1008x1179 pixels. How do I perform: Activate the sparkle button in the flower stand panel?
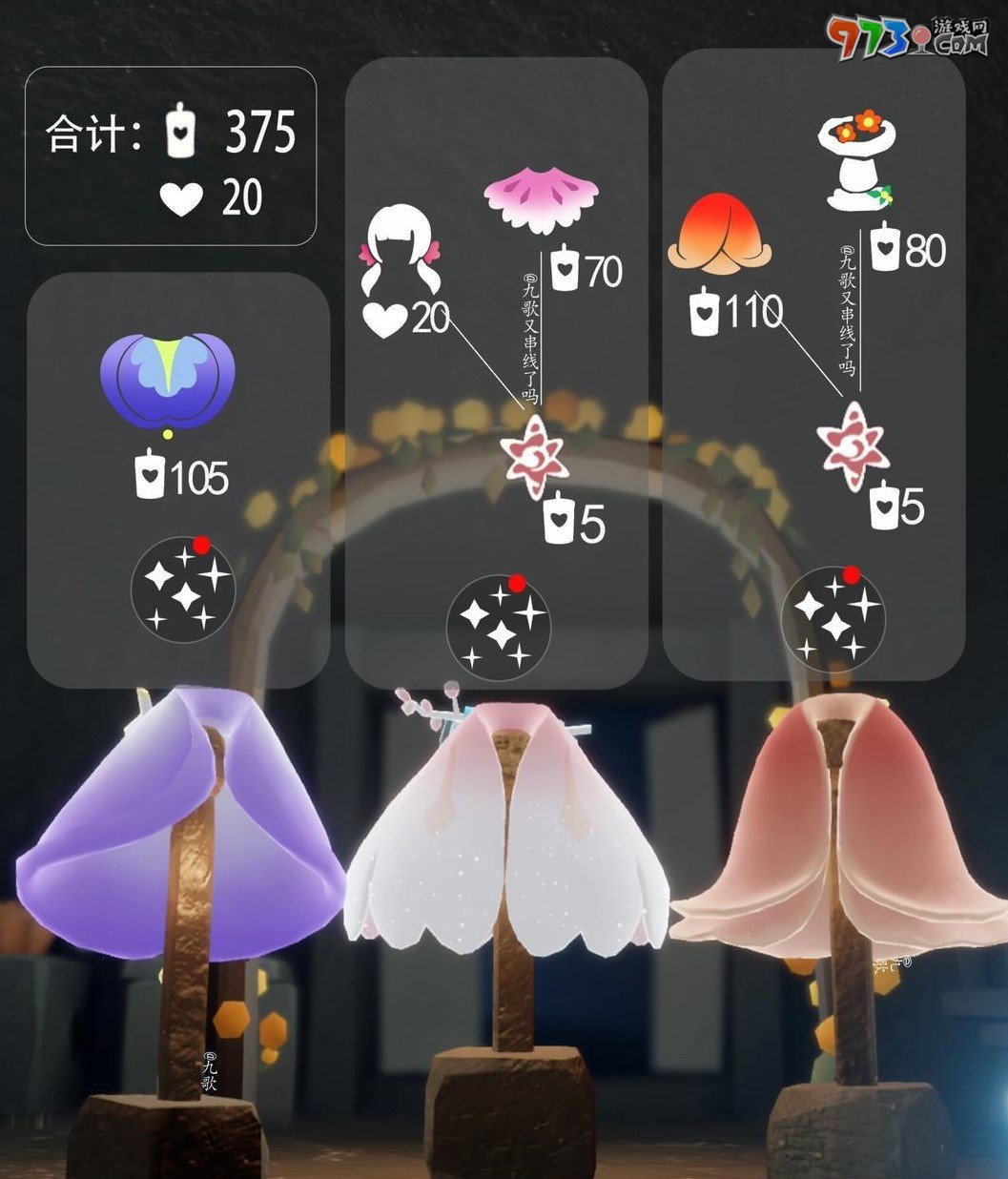coord(833,615)
